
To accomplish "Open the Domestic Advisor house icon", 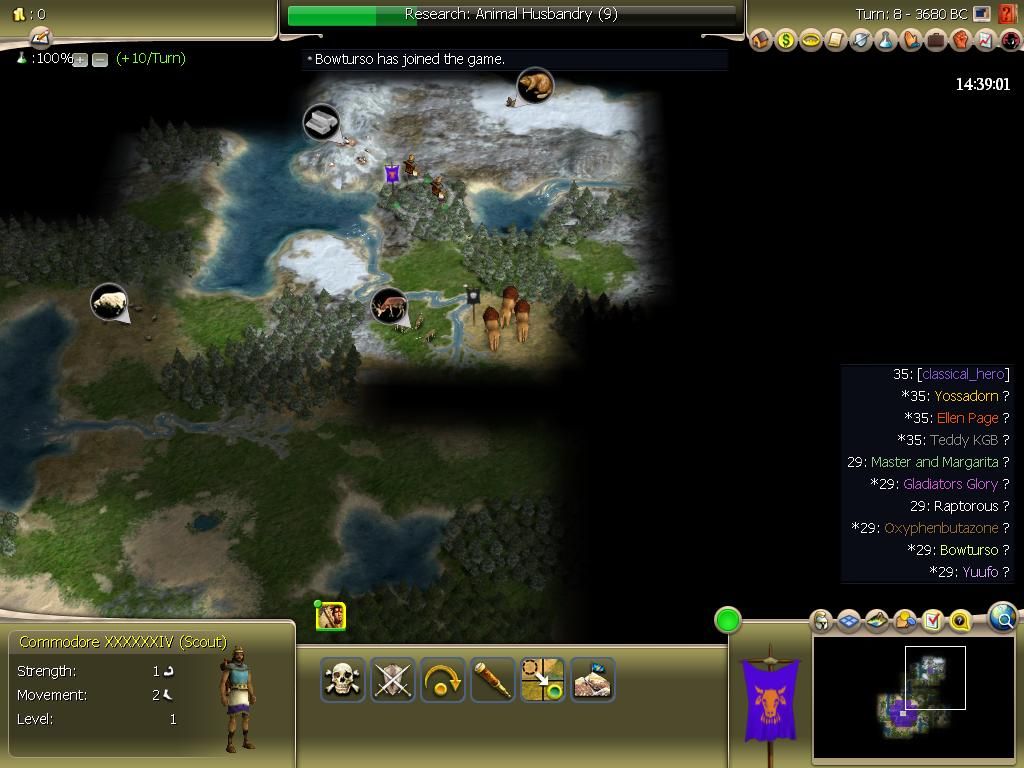I will 761,41.
